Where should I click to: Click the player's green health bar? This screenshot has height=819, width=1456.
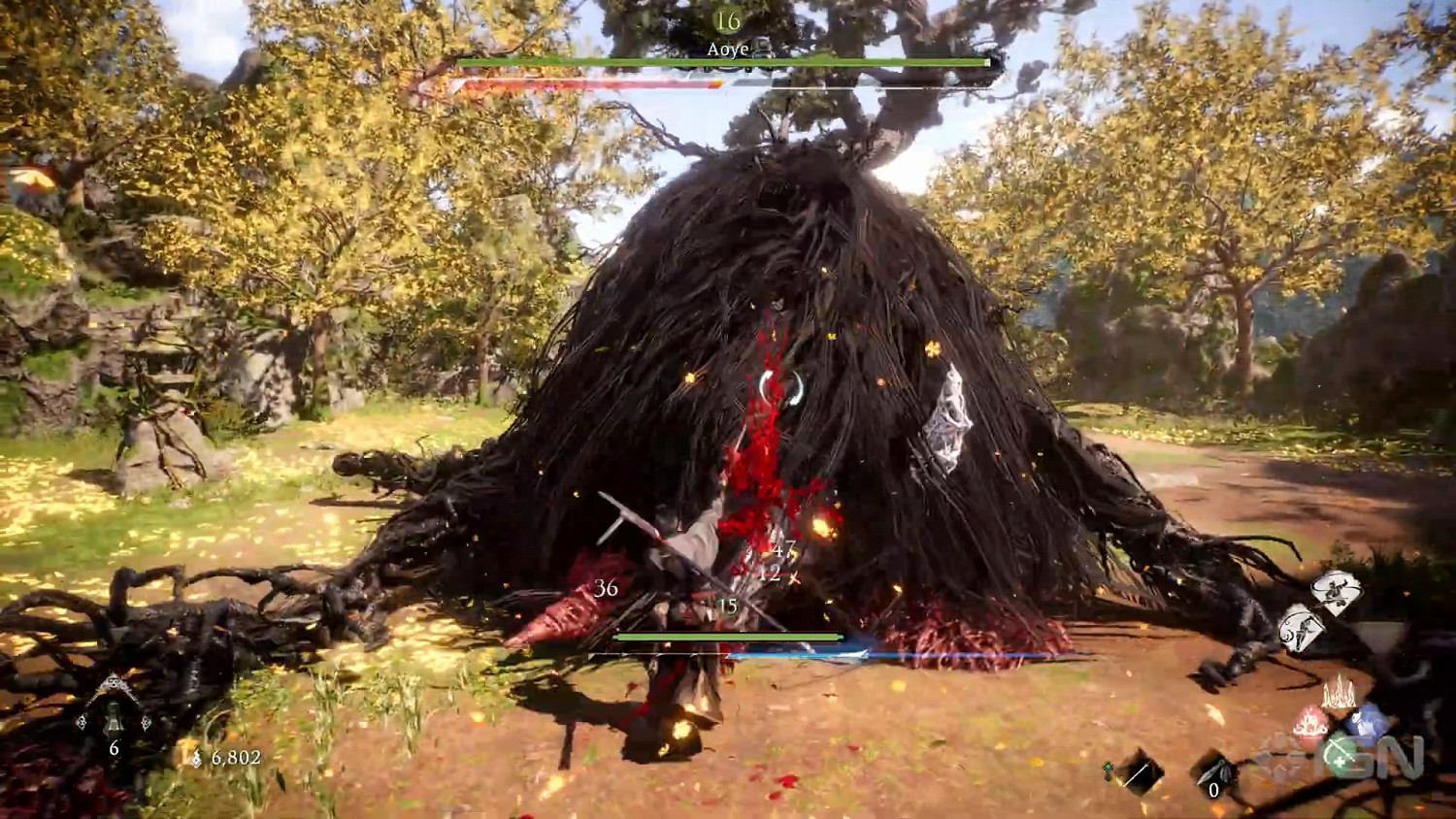[726, 637]
